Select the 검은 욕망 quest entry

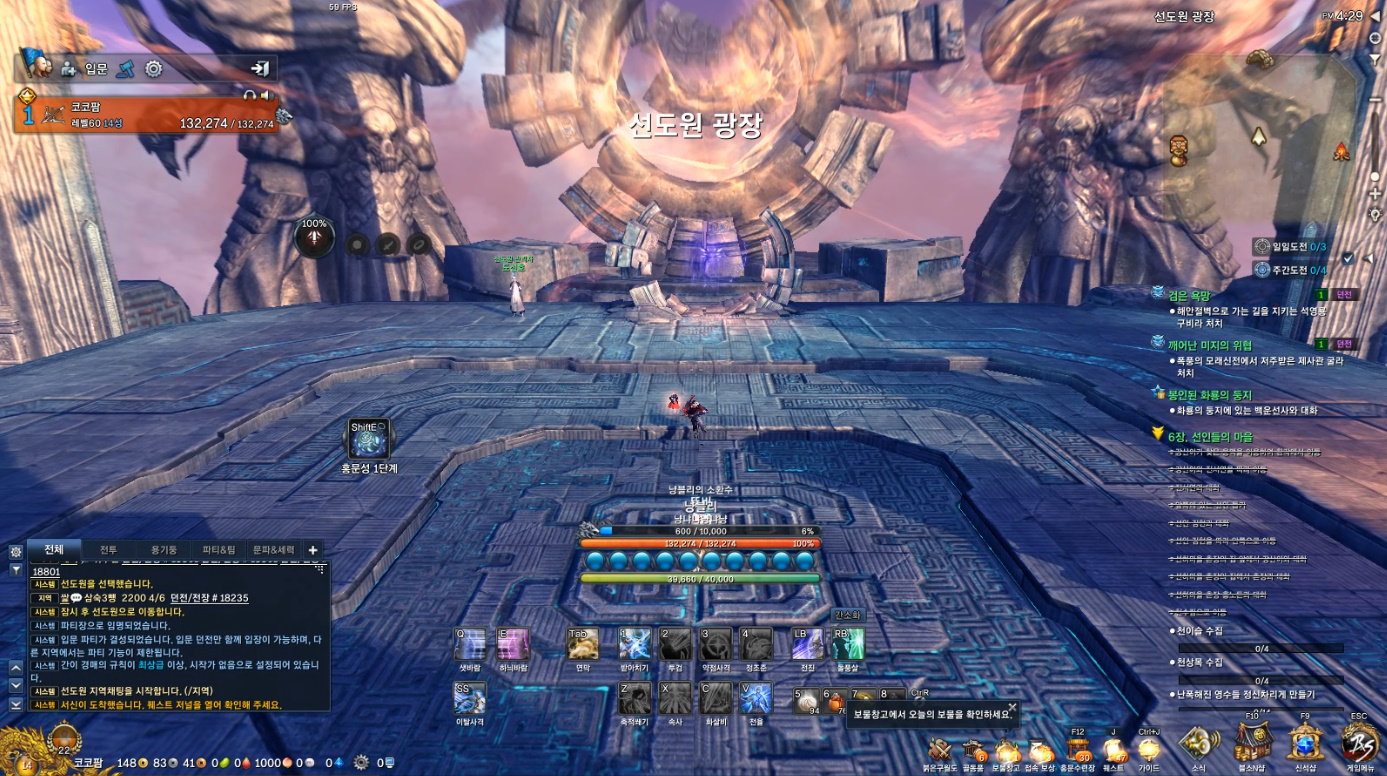pos(1189,295)
